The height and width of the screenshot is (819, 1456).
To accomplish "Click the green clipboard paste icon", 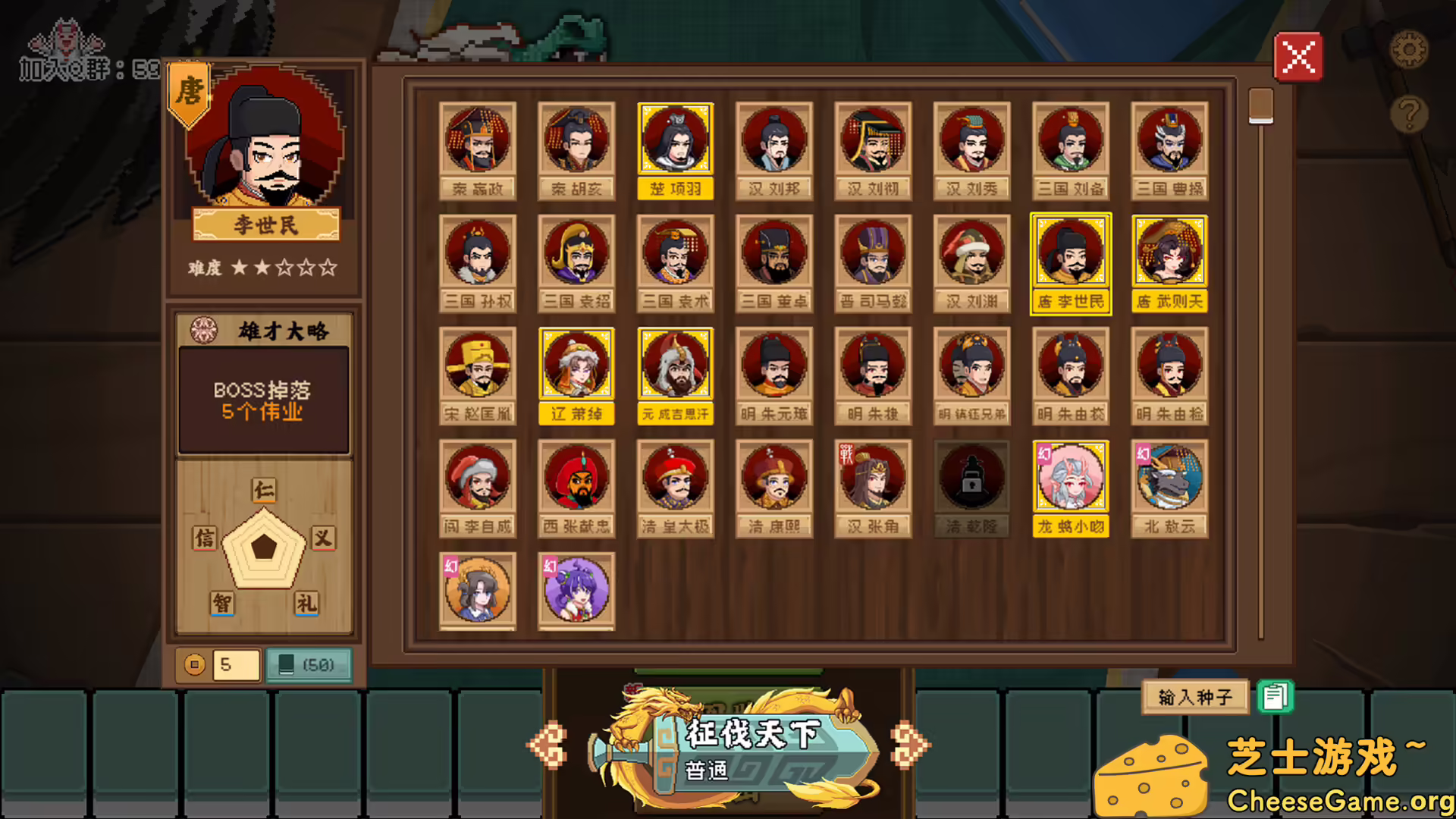I will tap(1273, 695).
